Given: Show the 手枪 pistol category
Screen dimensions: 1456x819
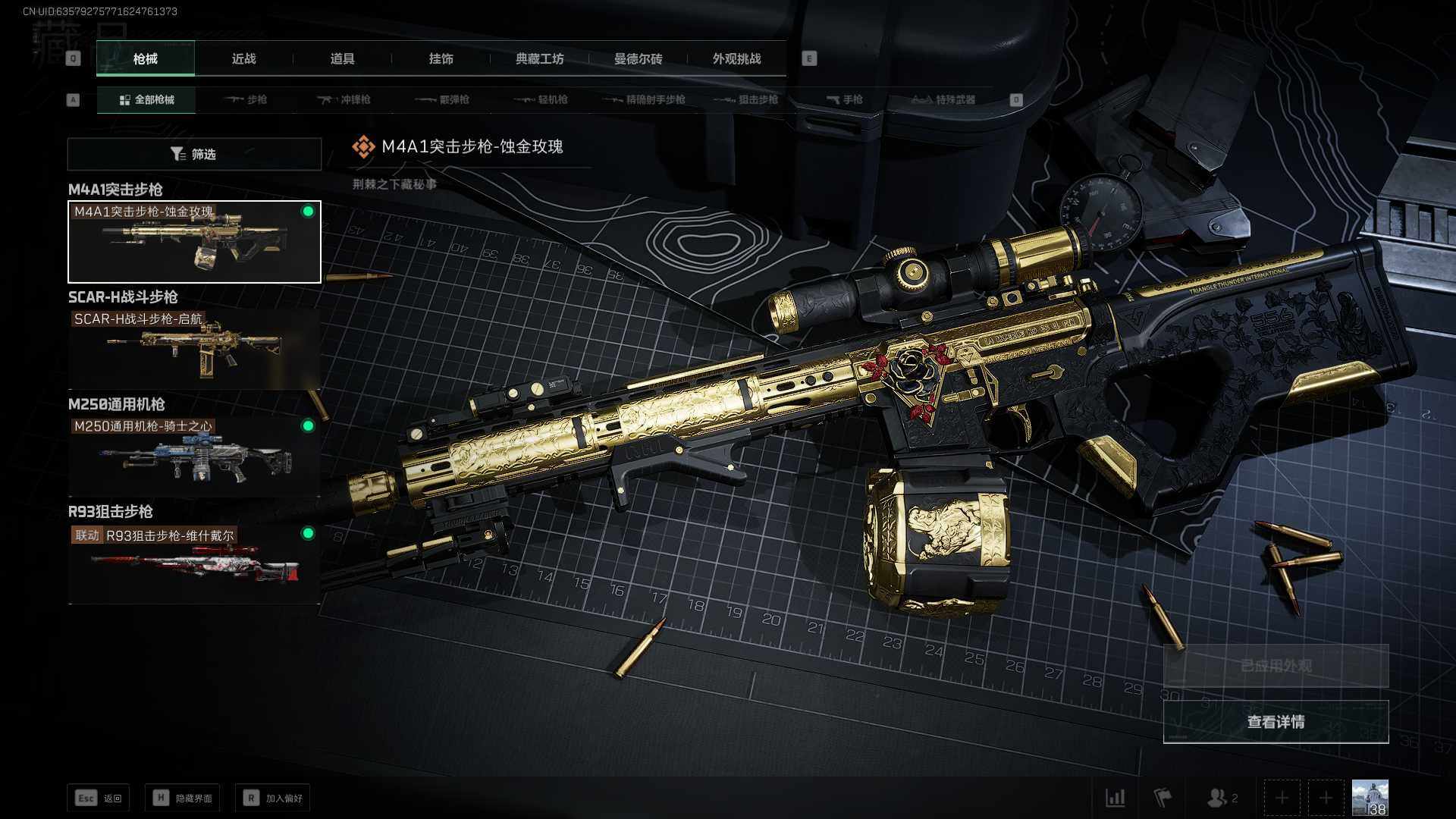Looking at the screenshot, I should pos(844,99).
